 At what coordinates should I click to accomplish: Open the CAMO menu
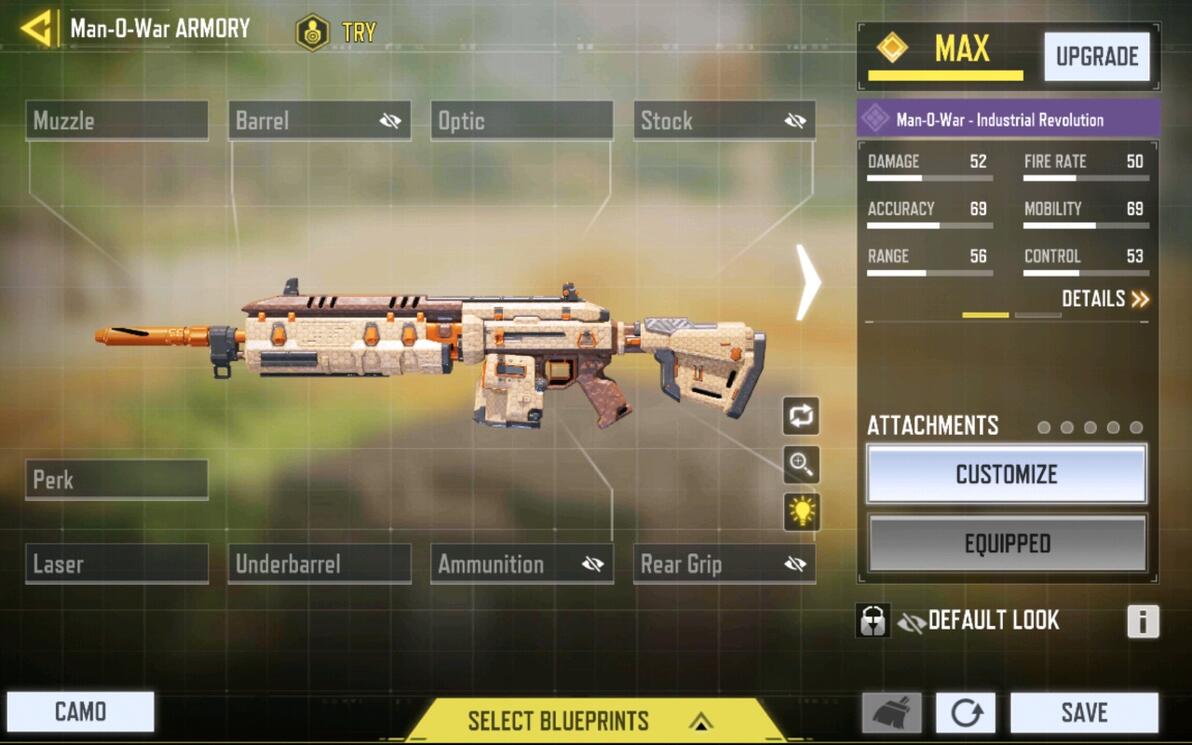pos(81,712)
